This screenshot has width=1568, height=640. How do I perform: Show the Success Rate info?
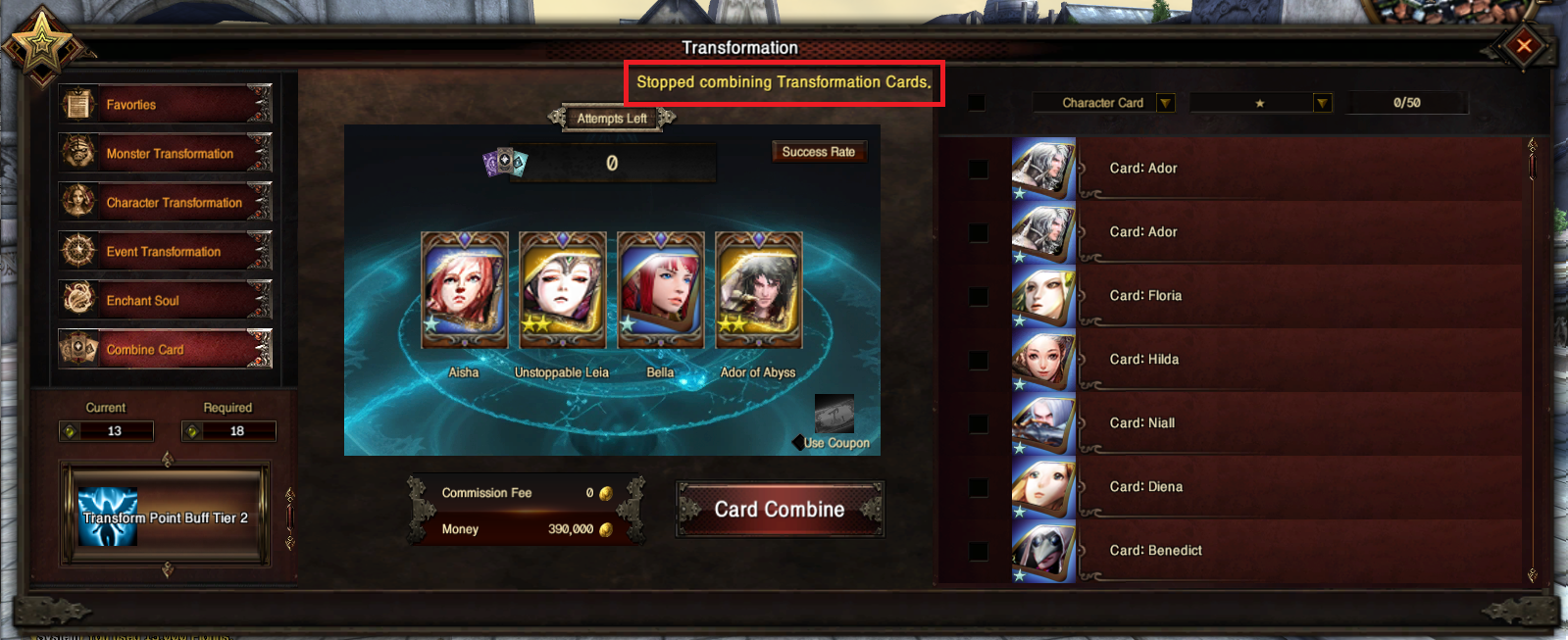click(x=818, y=152)
